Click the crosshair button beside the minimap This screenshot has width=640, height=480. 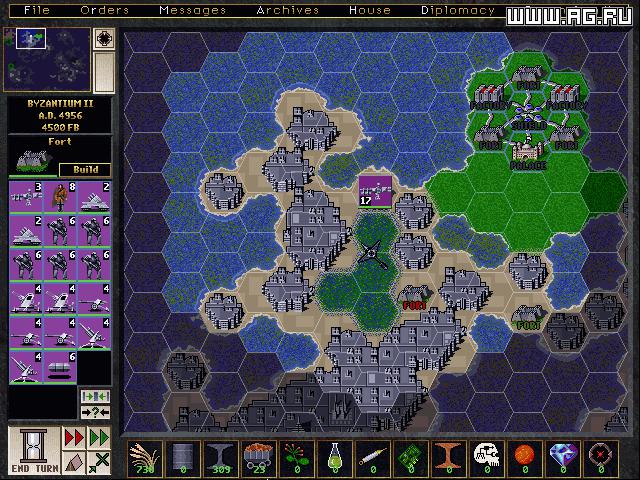coord(104,39)
